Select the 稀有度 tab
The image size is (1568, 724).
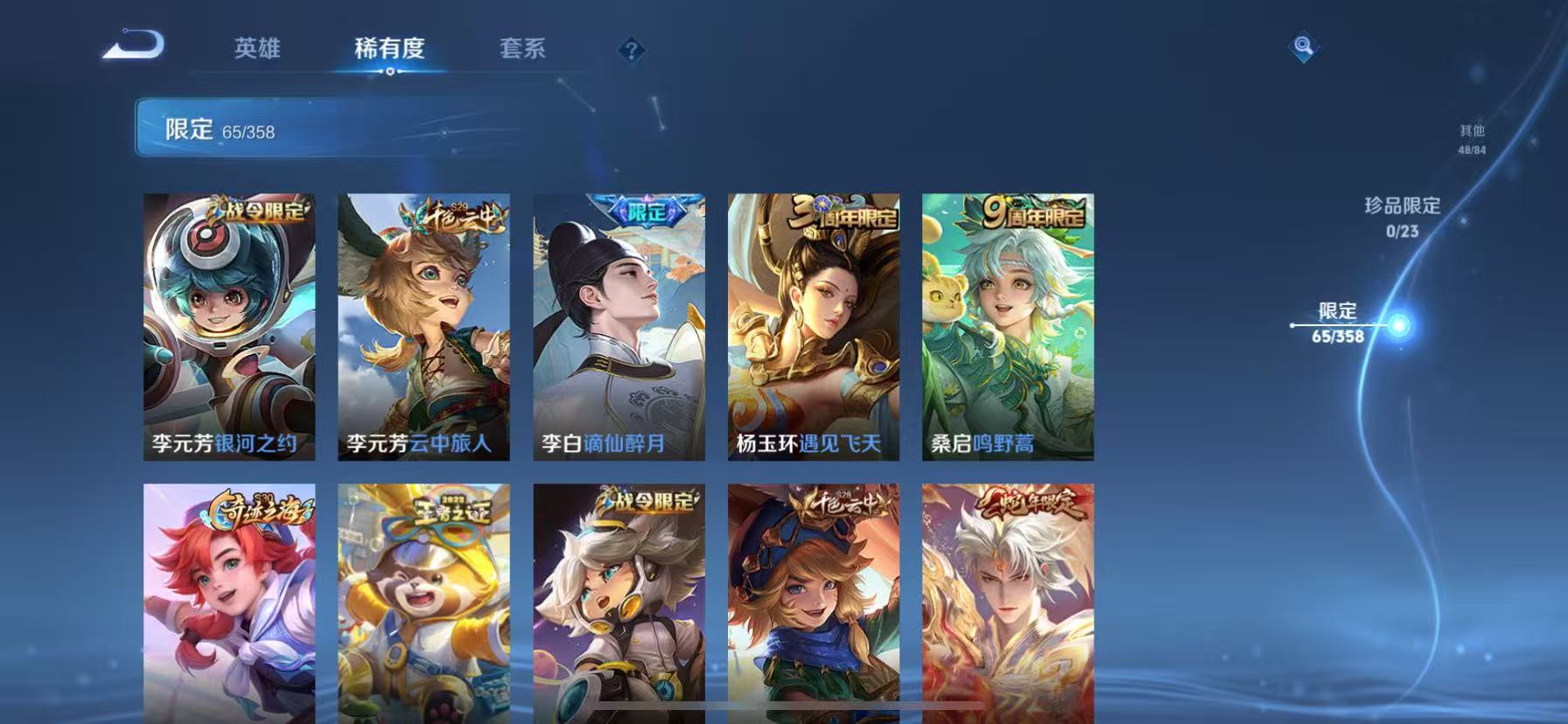(390, 50)
